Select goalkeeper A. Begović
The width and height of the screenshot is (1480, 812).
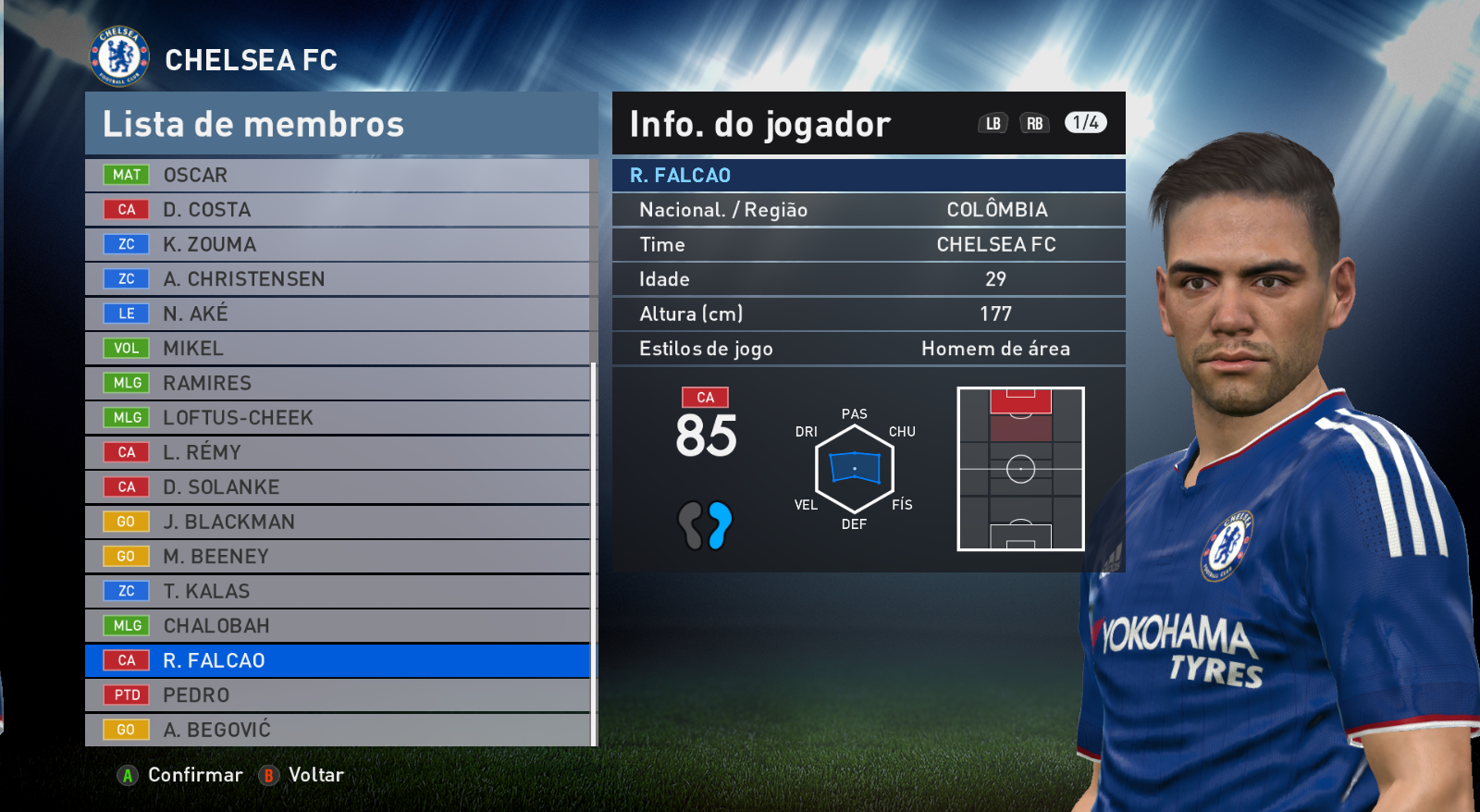coord(338,730)
